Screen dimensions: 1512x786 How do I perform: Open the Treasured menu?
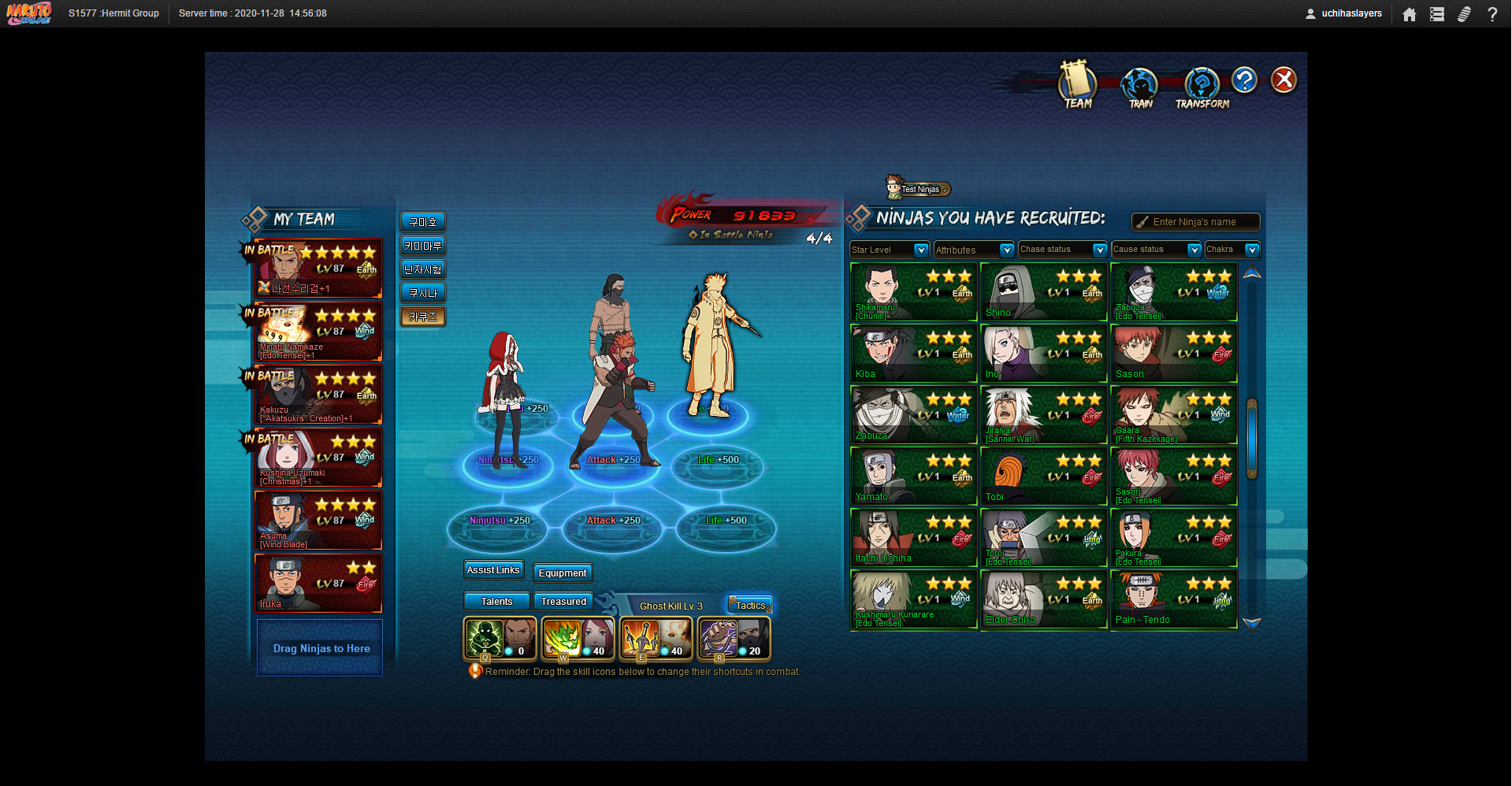[x=563, y=602]
